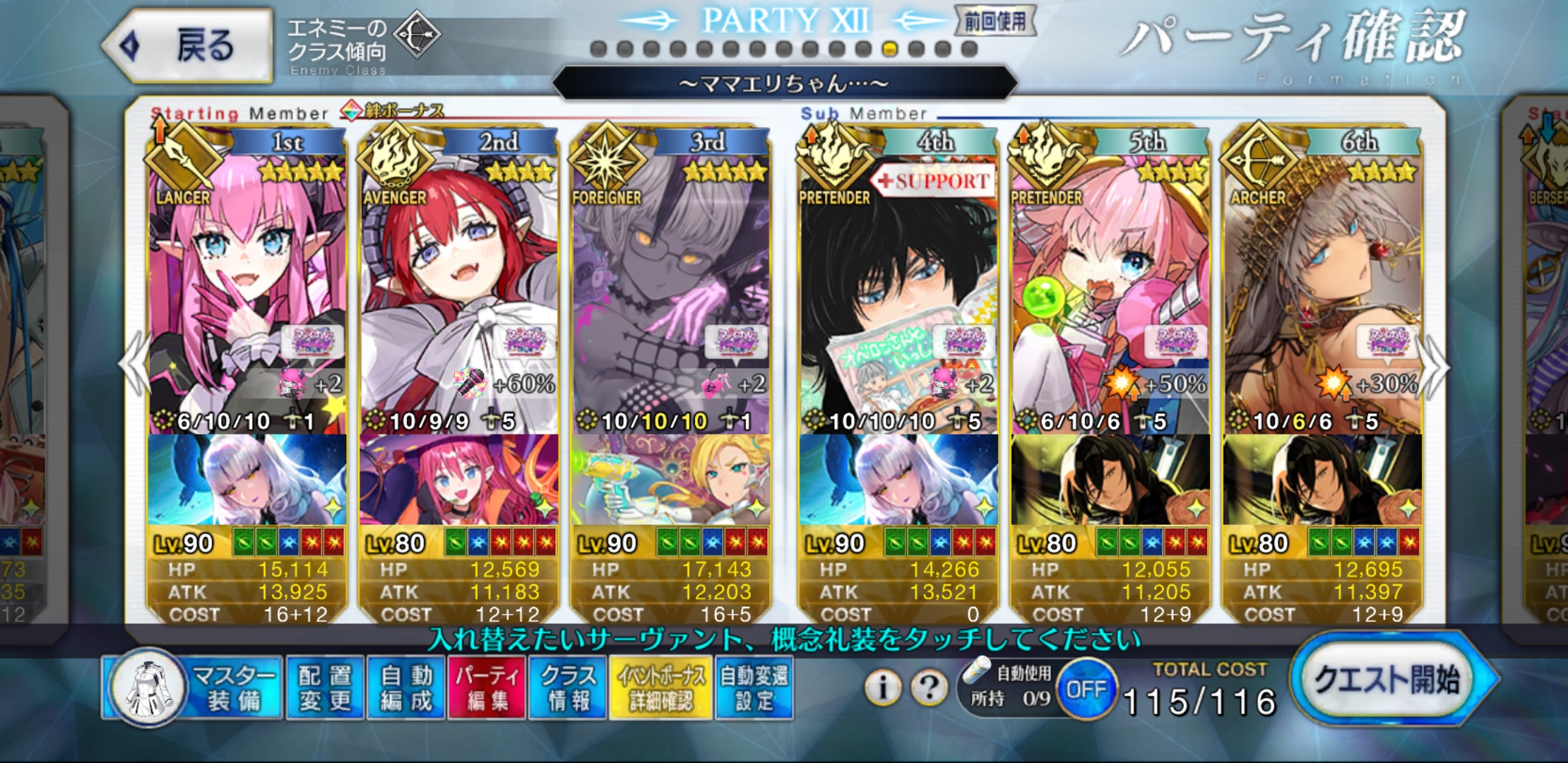Start the quest with クエスト開始
This screenshot has width=1568, height=763.
(x=1389, y=680)
